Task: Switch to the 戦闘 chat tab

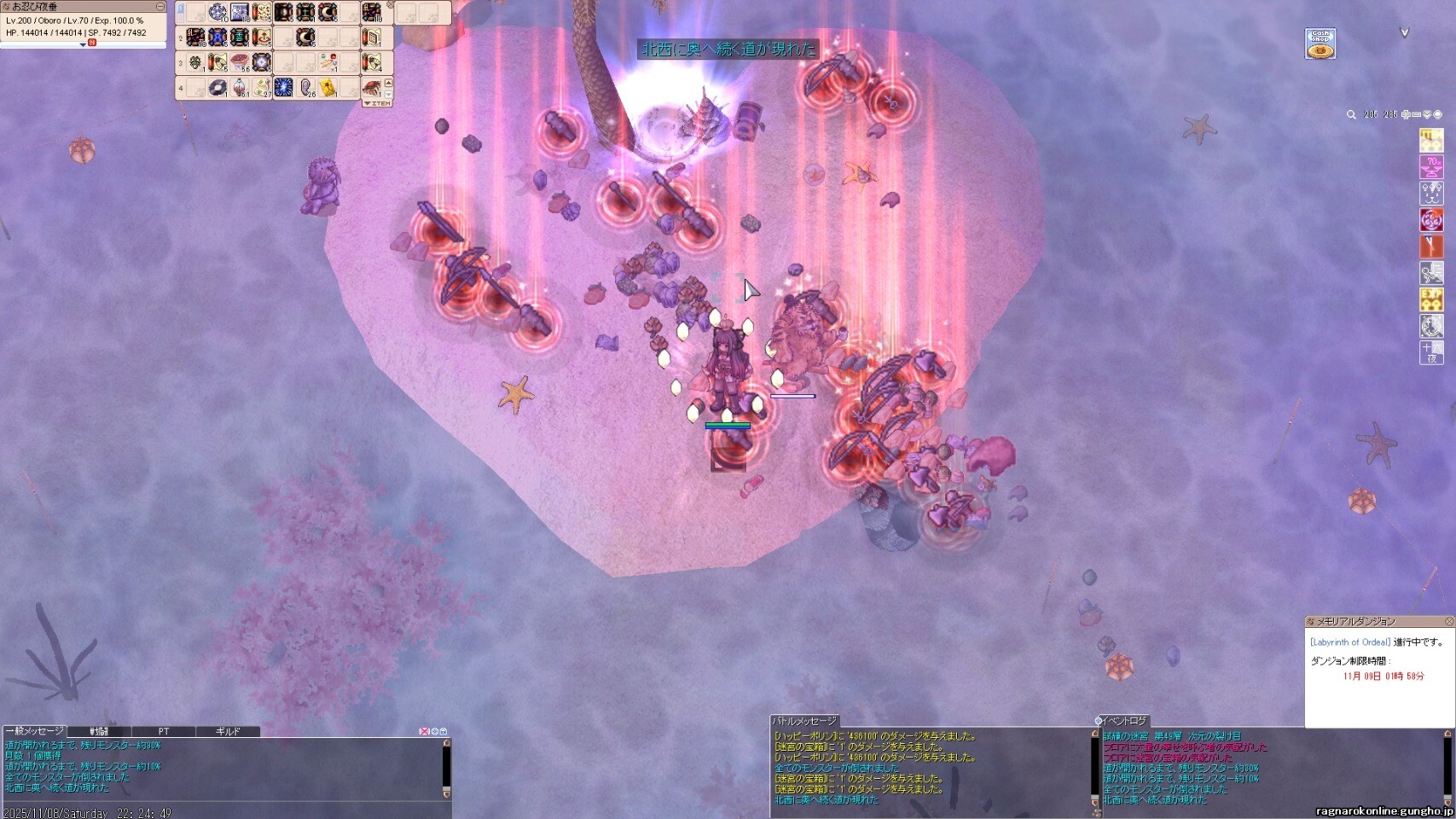Action: tap(99, 731)
